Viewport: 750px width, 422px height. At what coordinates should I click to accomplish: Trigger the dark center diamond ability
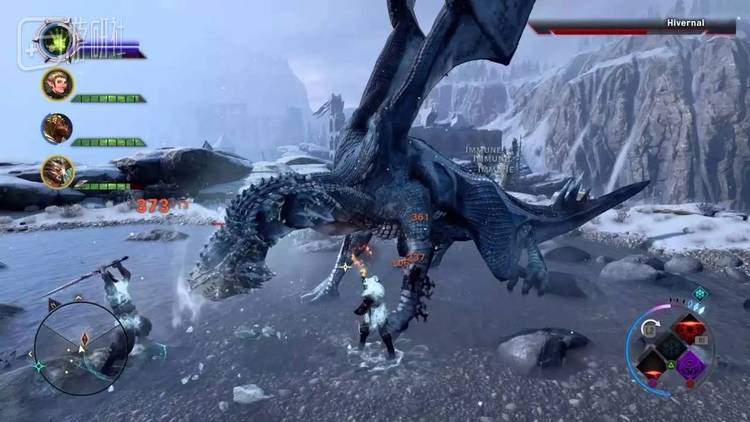click(x=670, y=346)
